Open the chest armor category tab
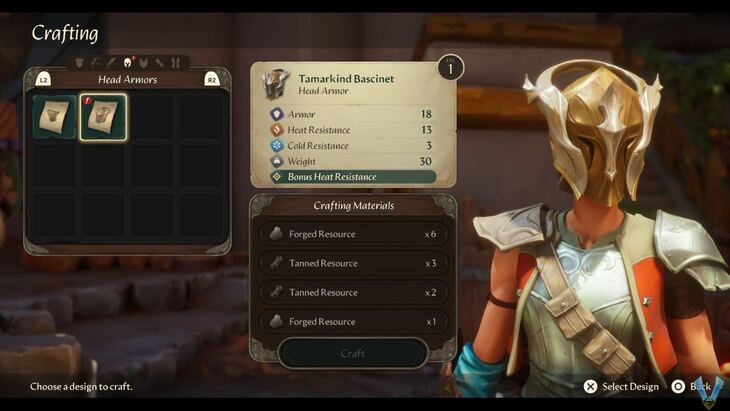The image size is (730, 411). click(143, 63)
